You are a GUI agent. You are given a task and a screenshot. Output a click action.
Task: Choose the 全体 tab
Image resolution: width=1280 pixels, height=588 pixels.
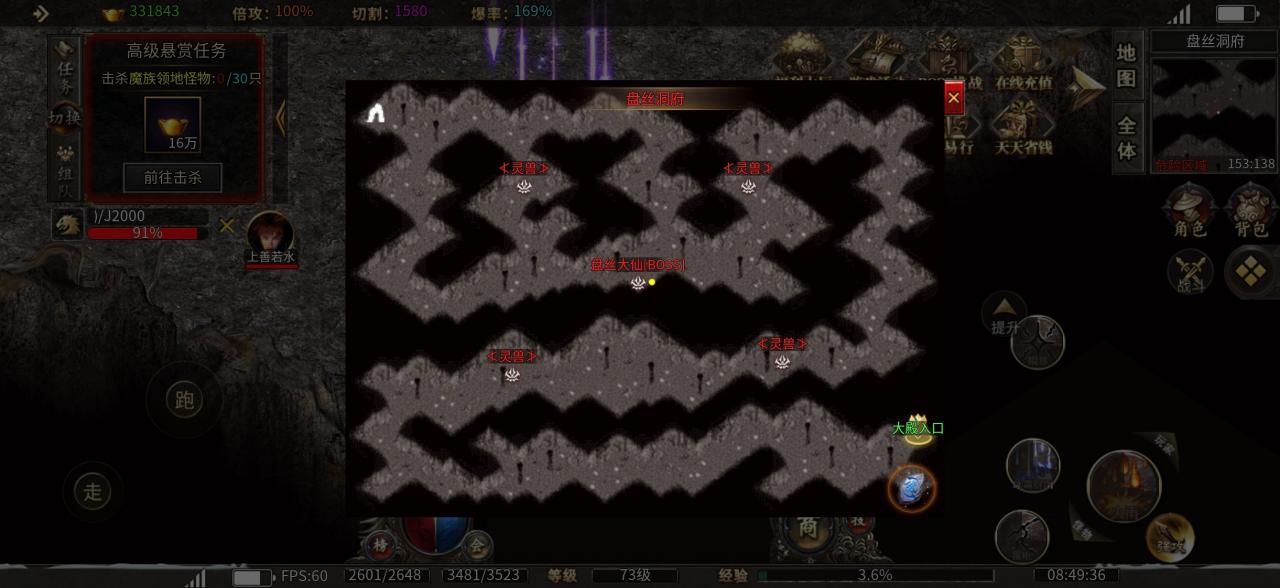tap(1127, 138)
